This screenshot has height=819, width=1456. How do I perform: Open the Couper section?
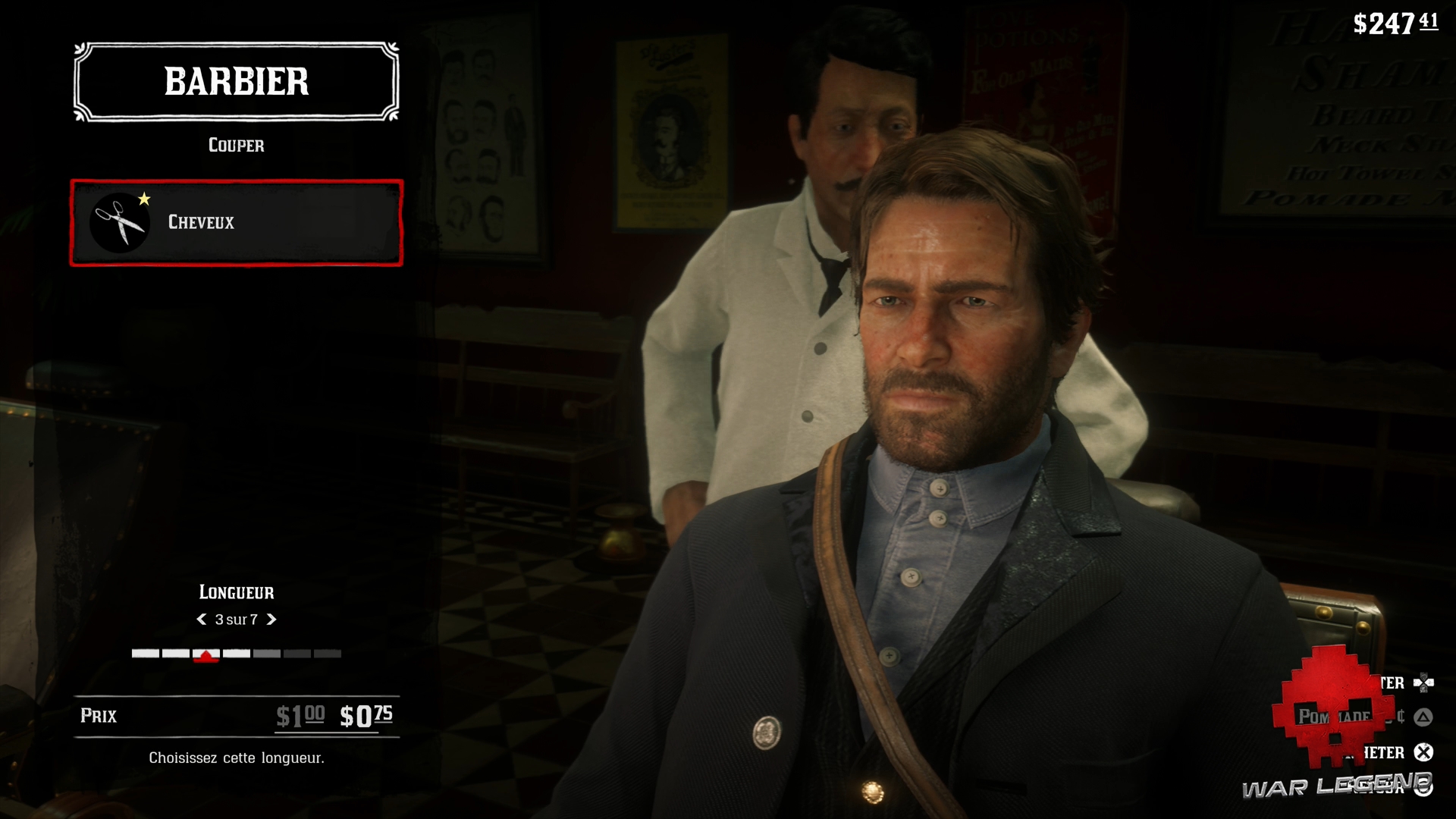tap(236, 146)
